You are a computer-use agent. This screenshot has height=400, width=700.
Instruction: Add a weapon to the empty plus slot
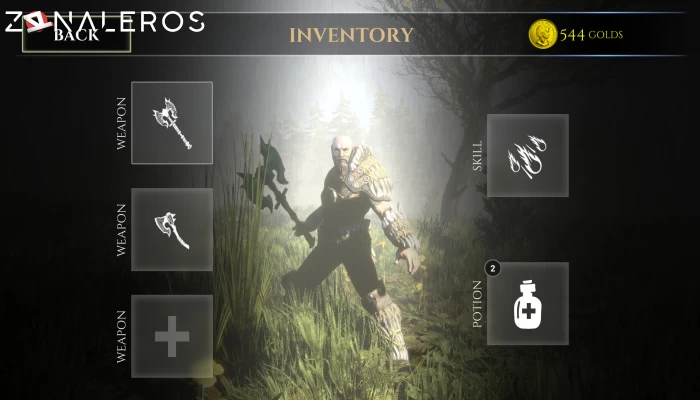coord(172,336)
